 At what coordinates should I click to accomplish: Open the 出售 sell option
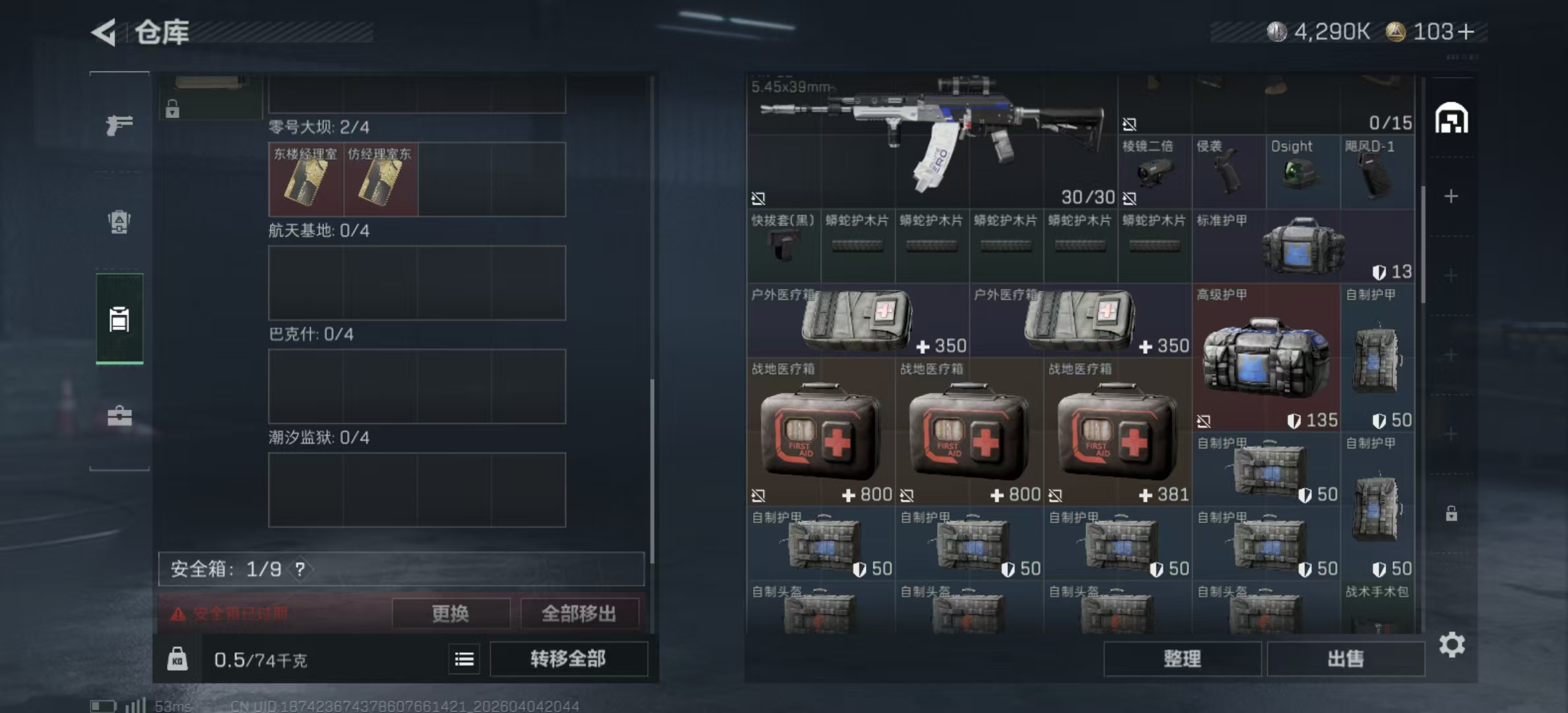tap(1345, 659)
